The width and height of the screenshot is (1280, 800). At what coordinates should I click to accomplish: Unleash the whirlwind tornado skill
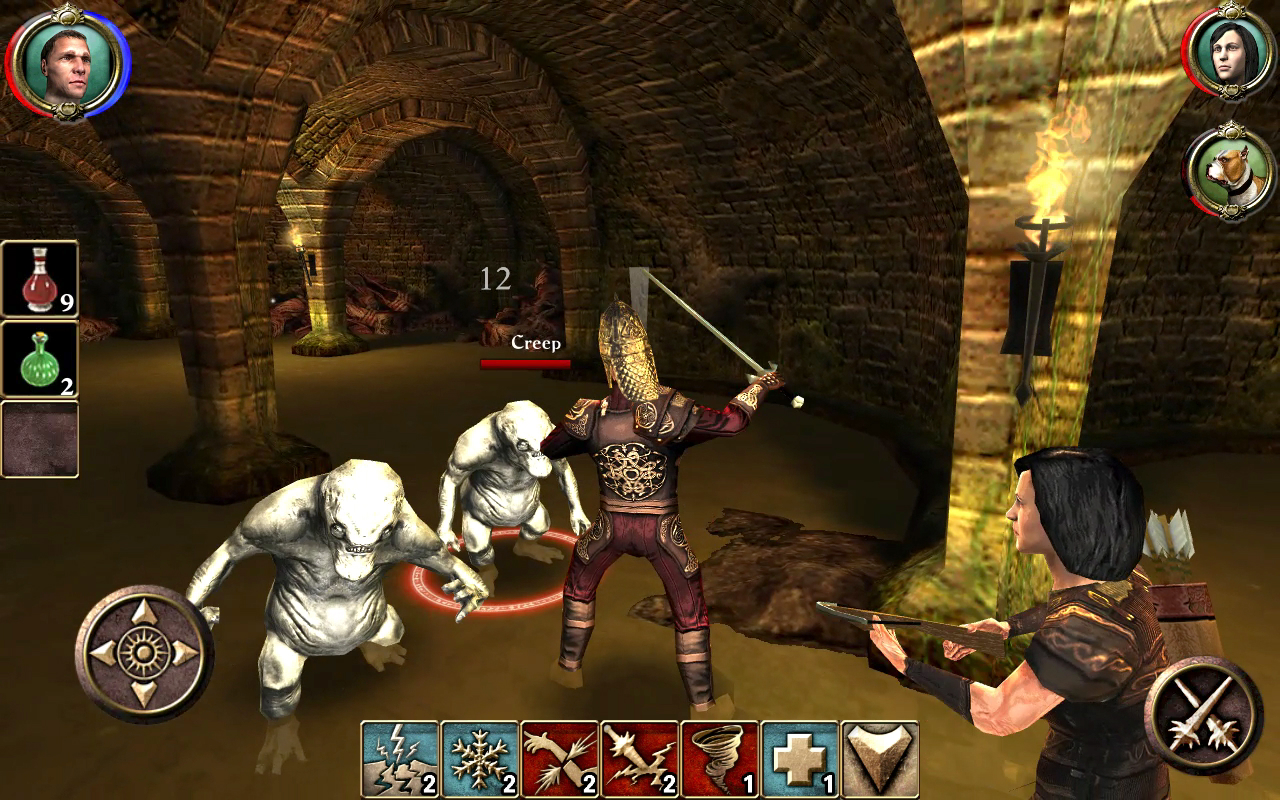(x=720, y=759)
